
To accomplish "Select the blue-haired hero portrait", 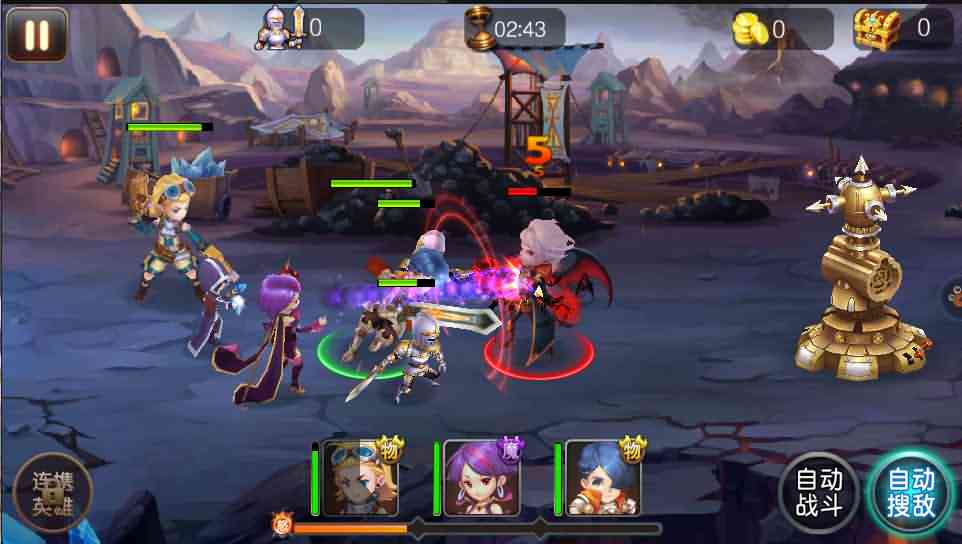I will click(603, 478).
